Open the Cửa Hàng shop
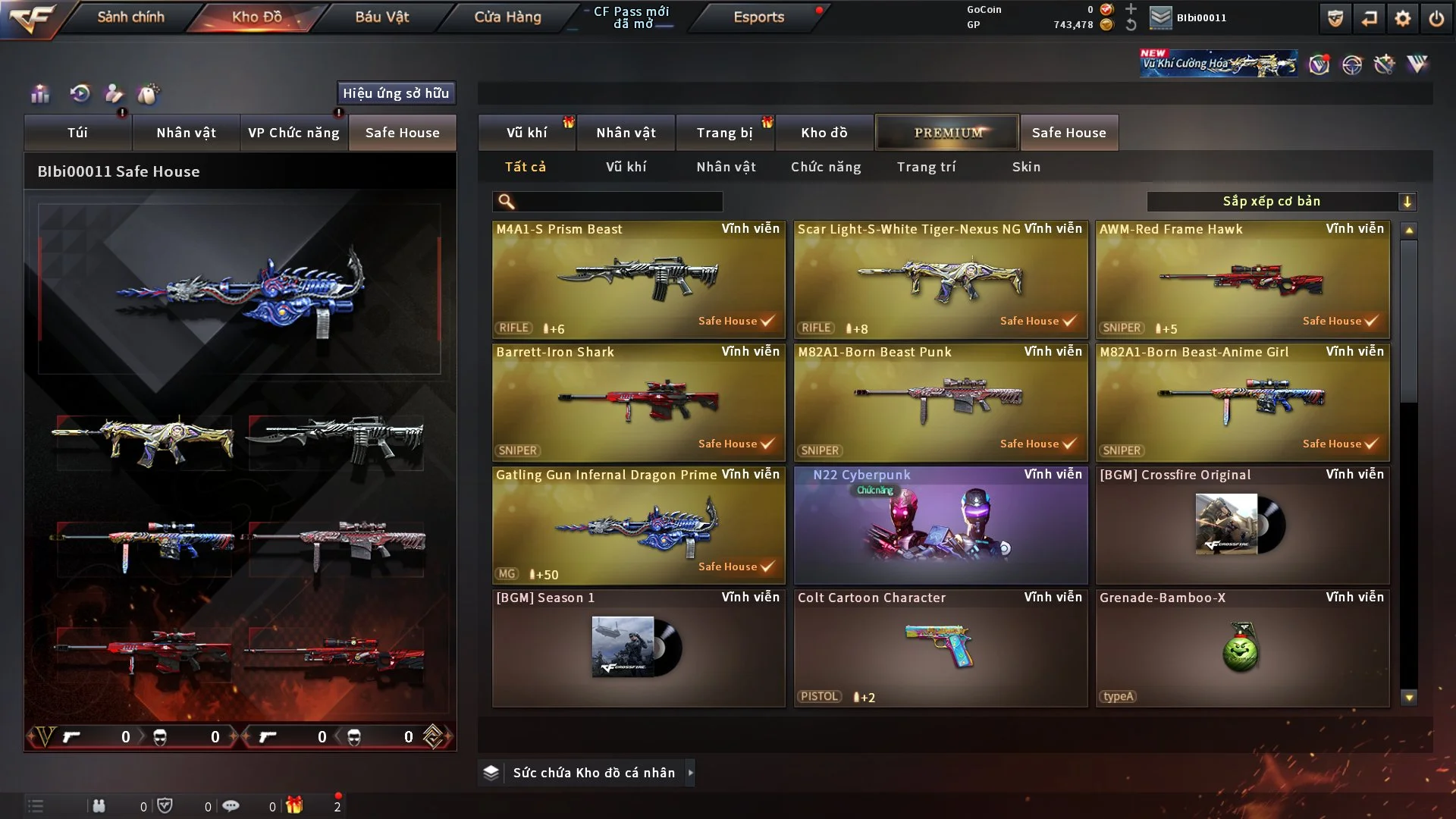This screenshot has height=819, width=1456. (x=507, y=17)
